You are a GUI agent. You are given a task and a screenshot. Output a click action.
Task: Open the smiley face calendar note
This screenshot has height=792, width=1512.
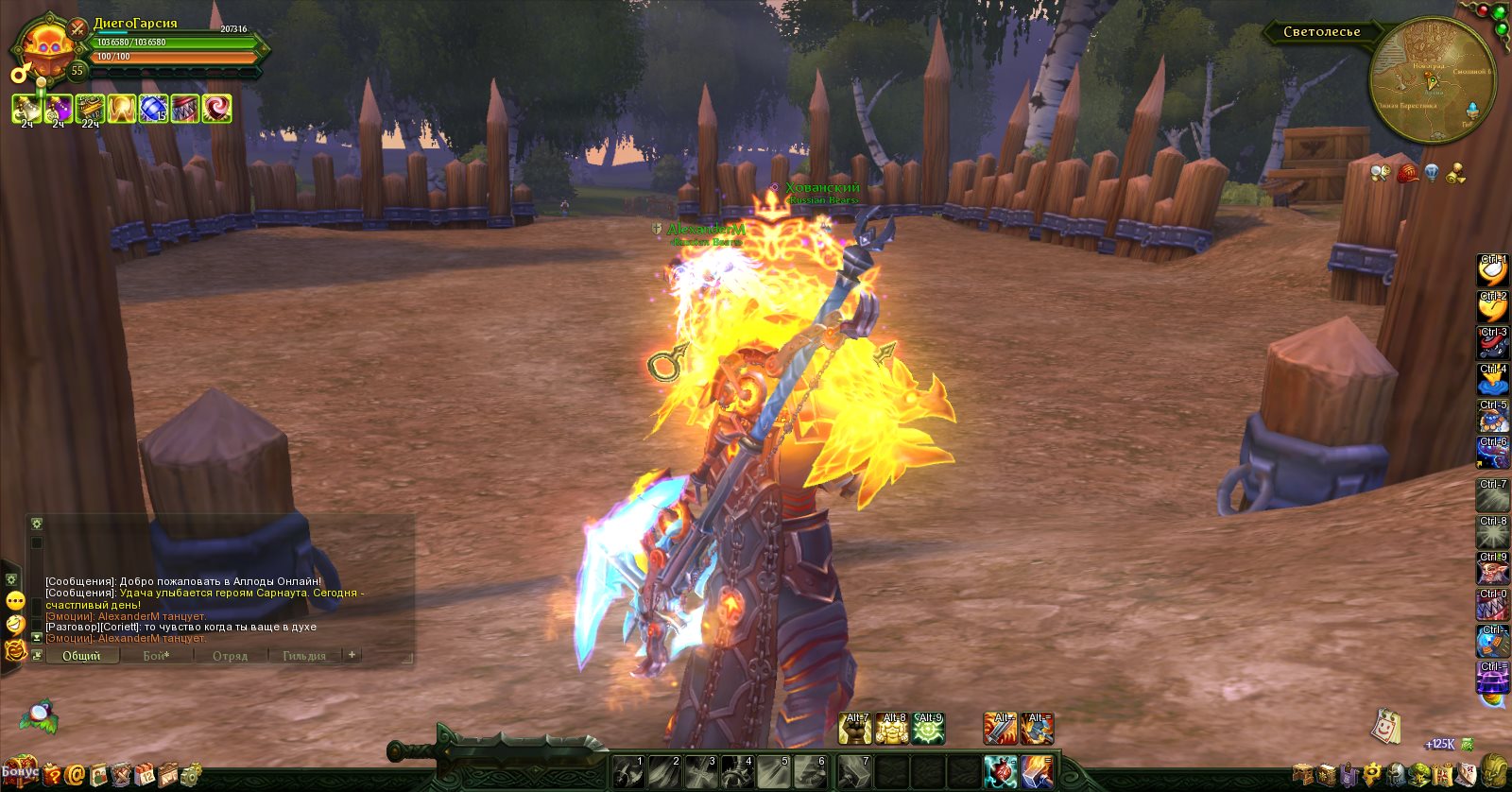coord(1385,727)
